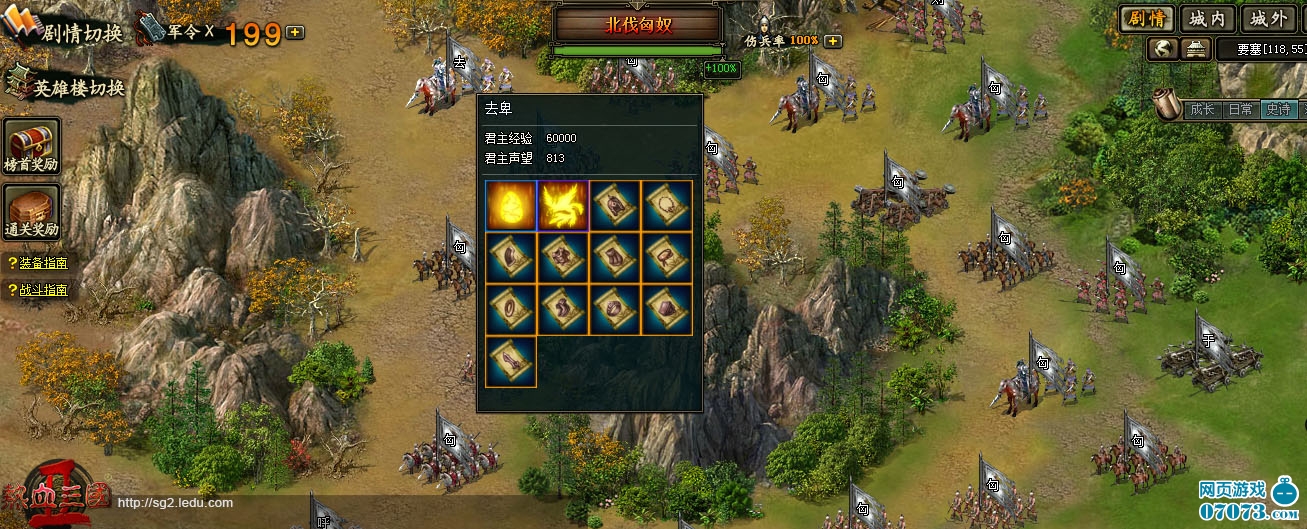Open the 剧情切换 story switch menu
Screen dimensions: 1307x529
65,30
